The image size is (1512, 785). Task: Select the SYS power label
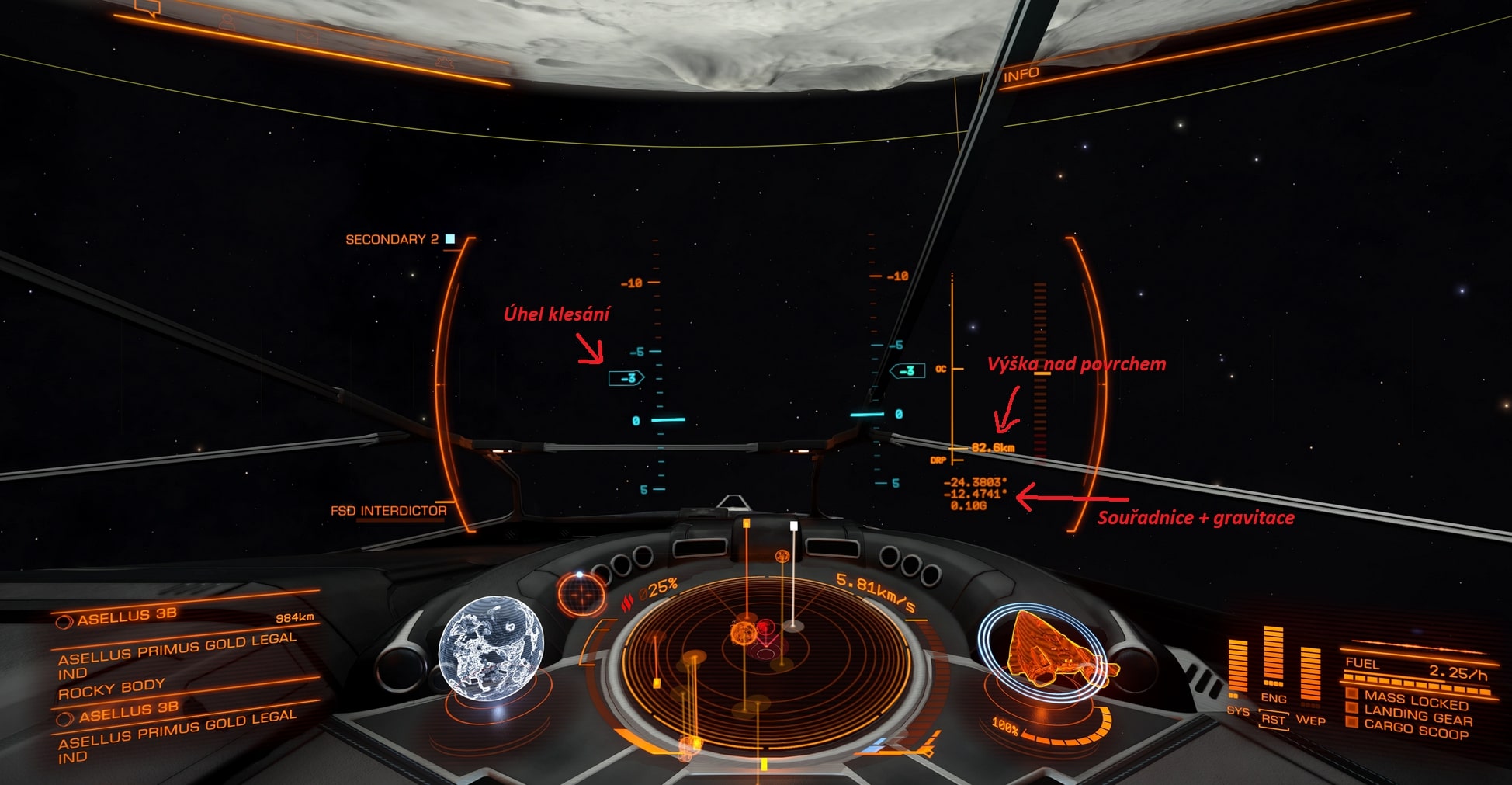[1238, 710]
